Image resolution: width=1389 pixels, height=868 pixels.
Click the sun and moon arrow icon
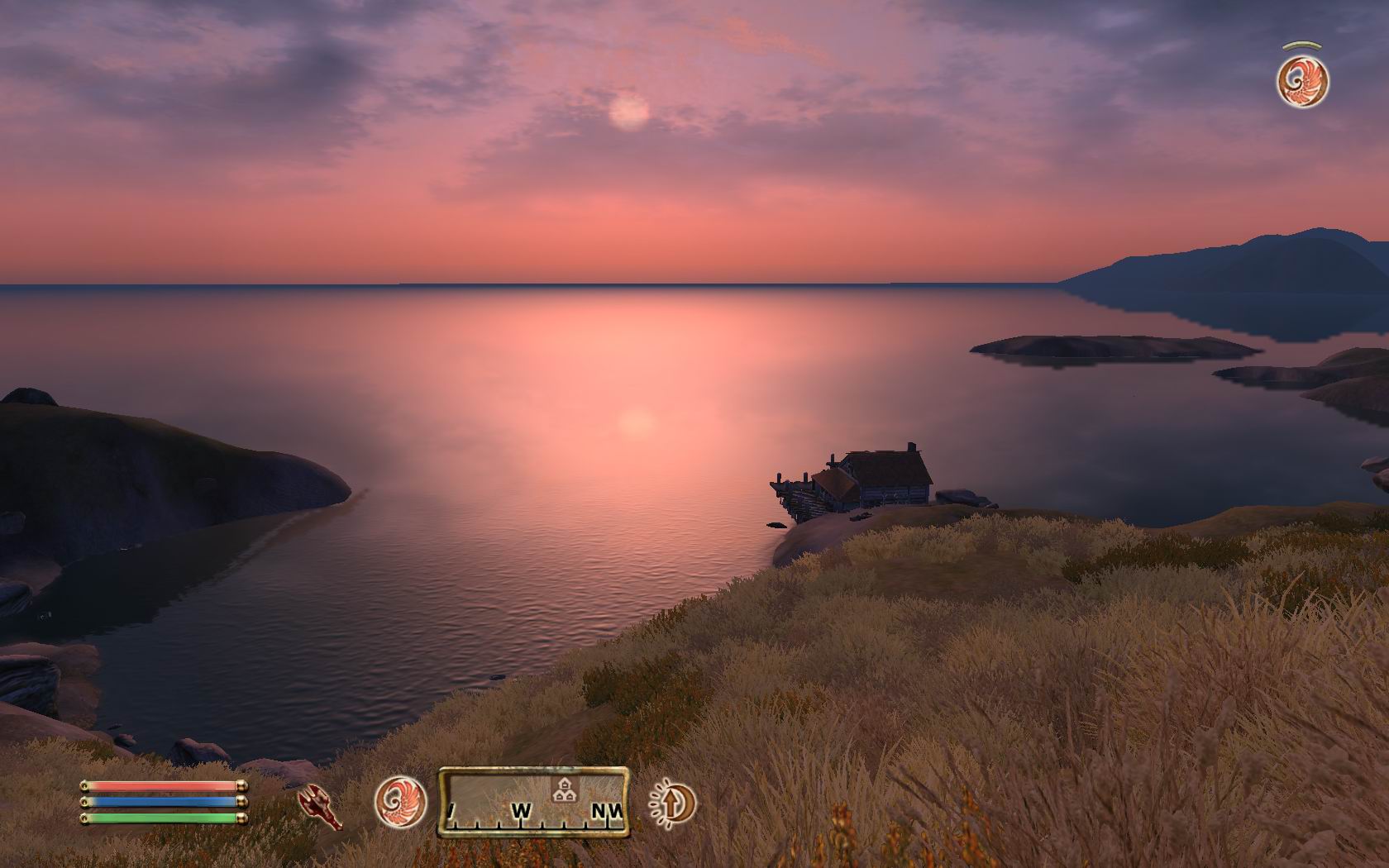click(671, 803)
